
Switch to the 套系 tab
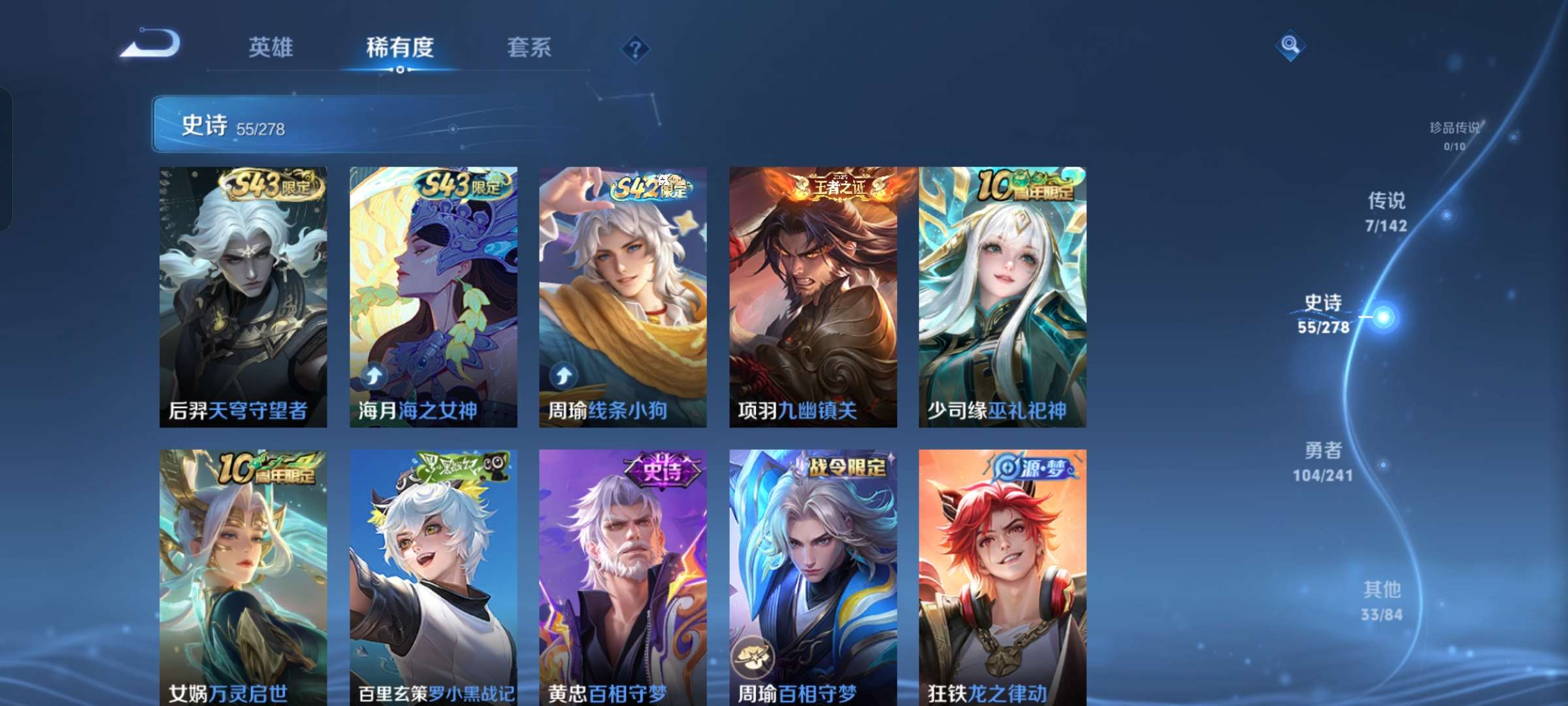(x=529, y=48)
